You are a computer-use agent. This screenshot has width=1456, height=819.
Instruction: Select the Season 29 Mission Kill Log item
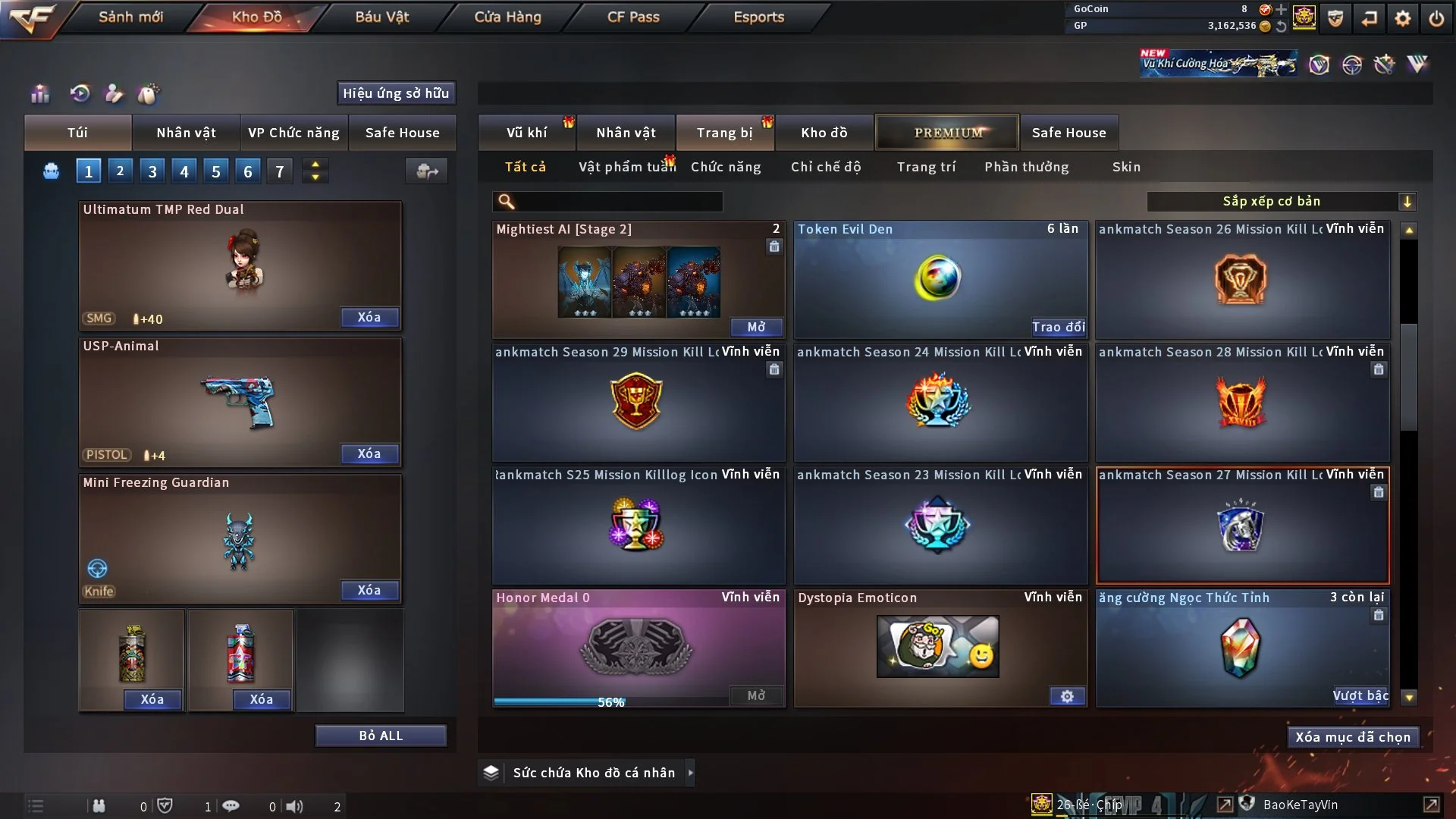coord(638,402)
